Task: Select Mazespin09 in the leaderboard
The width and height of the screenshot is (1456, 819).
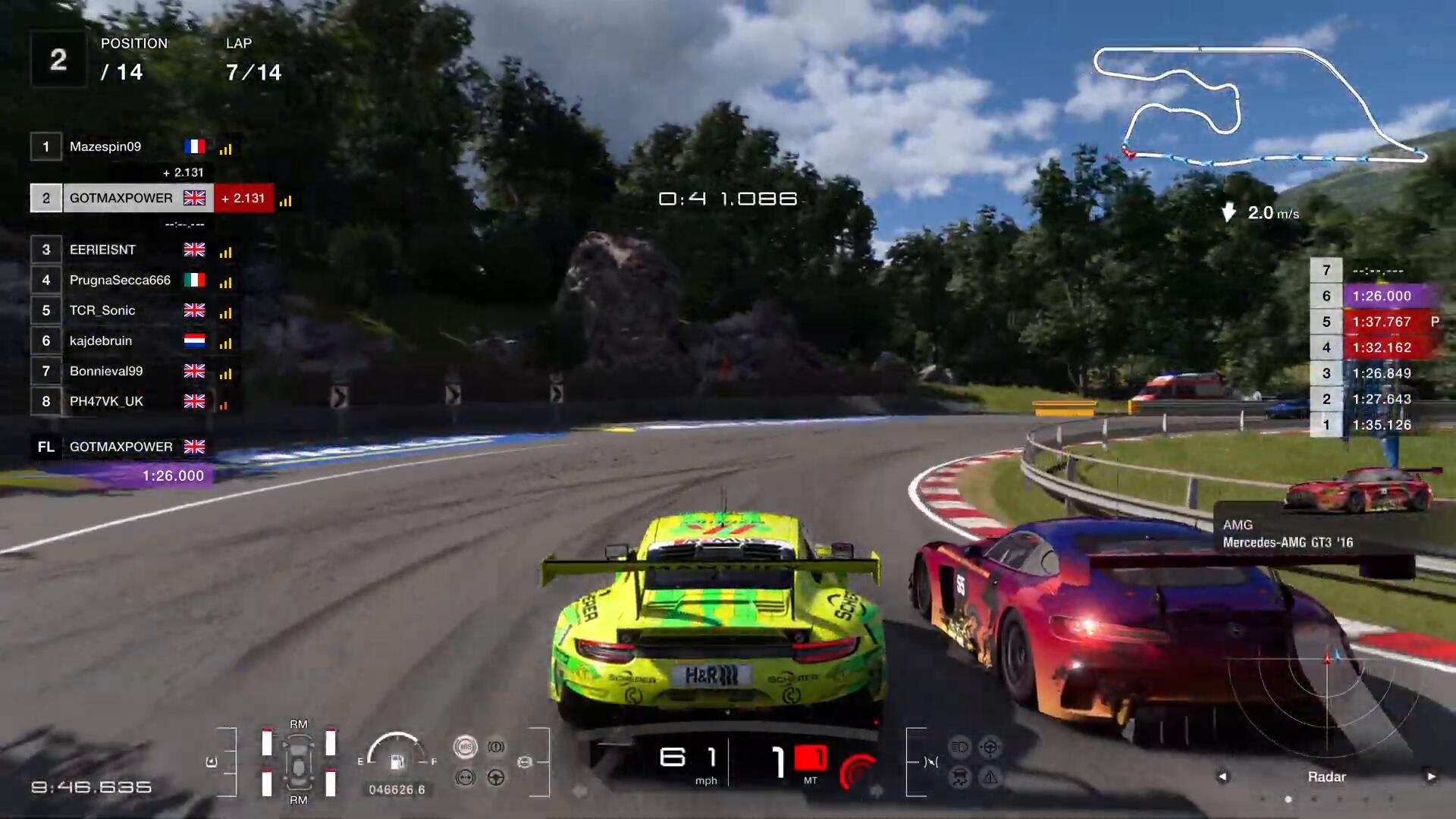Action: (x=105, y=147)
